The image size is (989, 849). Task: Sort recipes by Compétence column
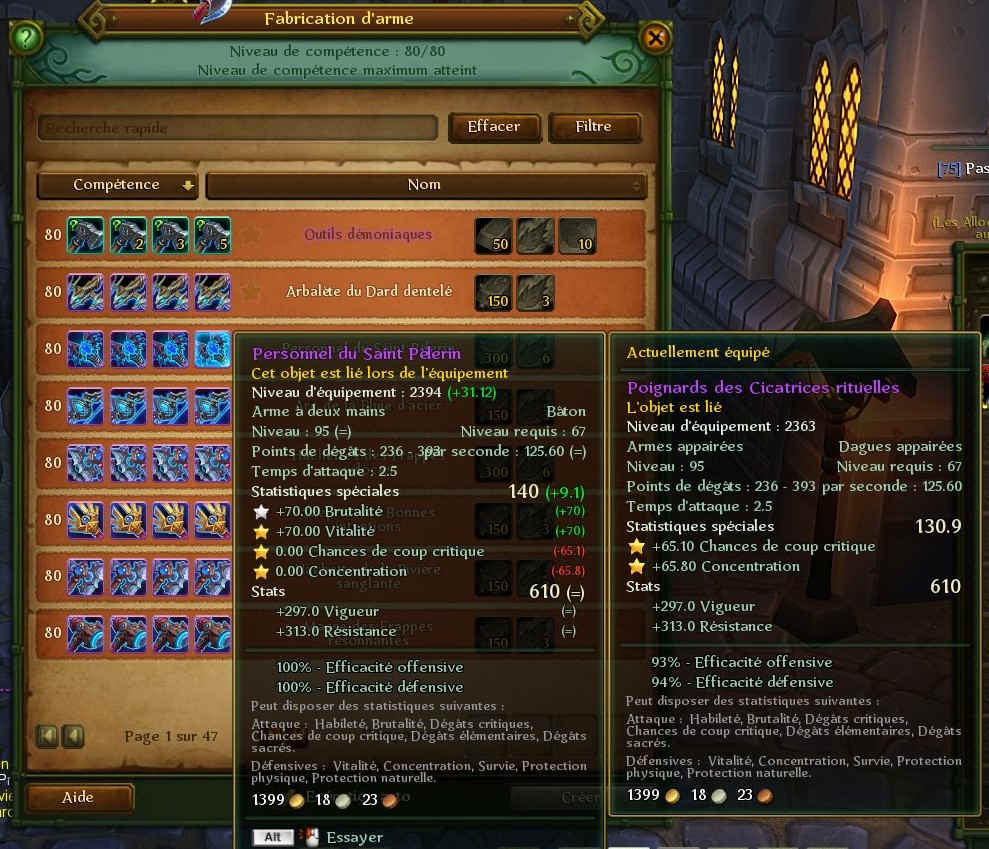tap(117, 185)
